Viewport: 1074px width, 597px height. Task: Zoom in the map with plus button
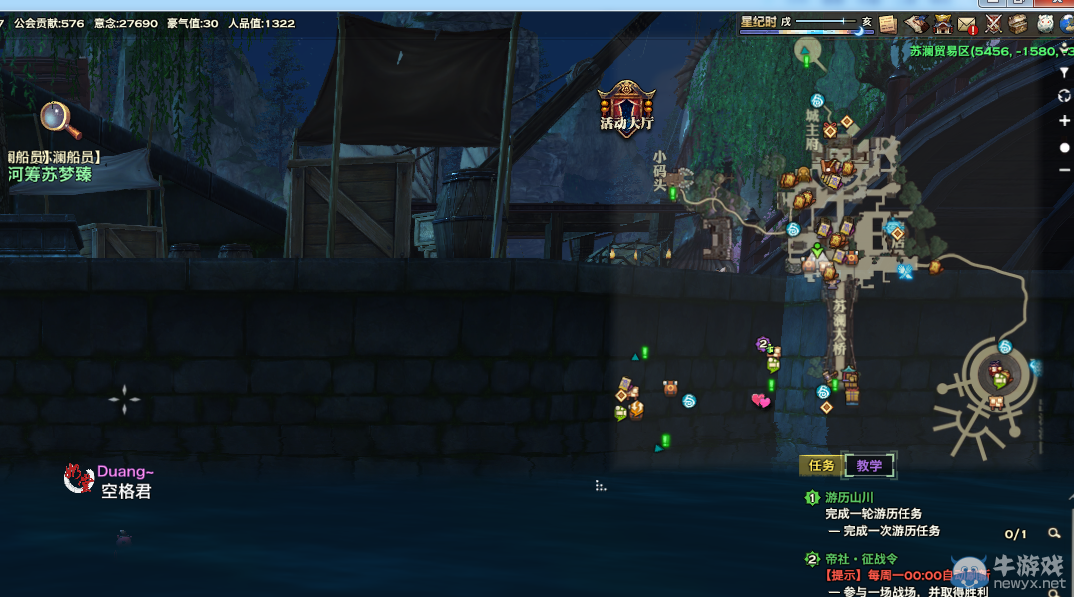(x=1064, y=121)
